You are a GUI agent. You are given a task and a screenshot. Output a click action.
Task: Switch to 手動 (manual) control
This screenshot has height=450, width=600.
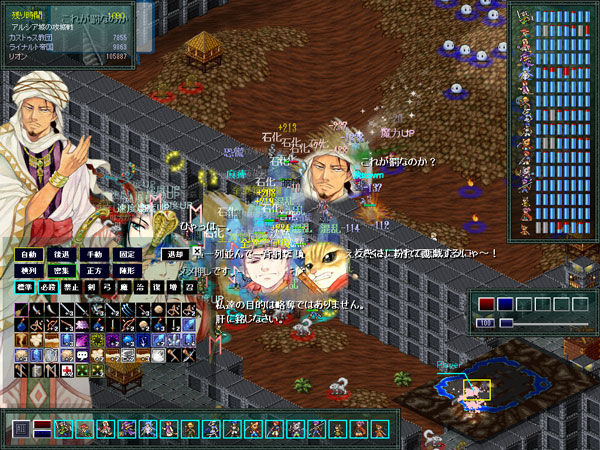[x=93, y=255]
